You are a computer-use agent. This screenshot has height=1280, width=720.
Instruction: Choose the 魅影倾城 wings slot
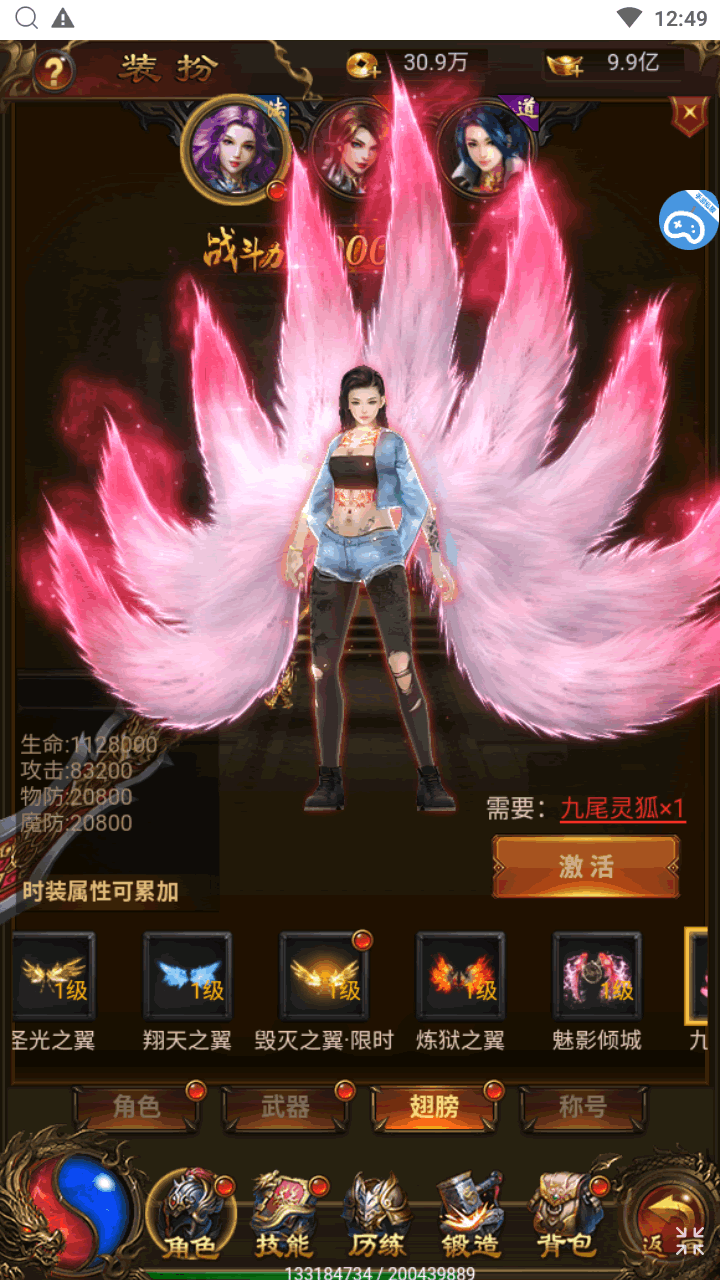click(x=597, y=977)
